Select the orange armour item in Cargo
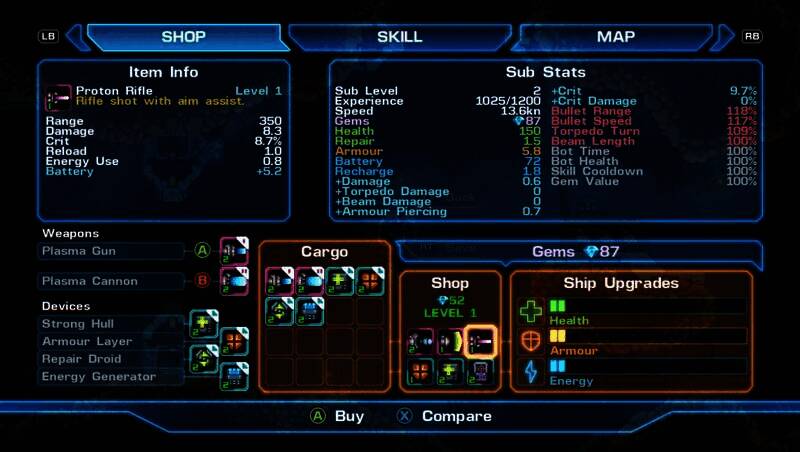Screen dimensions: 800x452 [370, 281]
